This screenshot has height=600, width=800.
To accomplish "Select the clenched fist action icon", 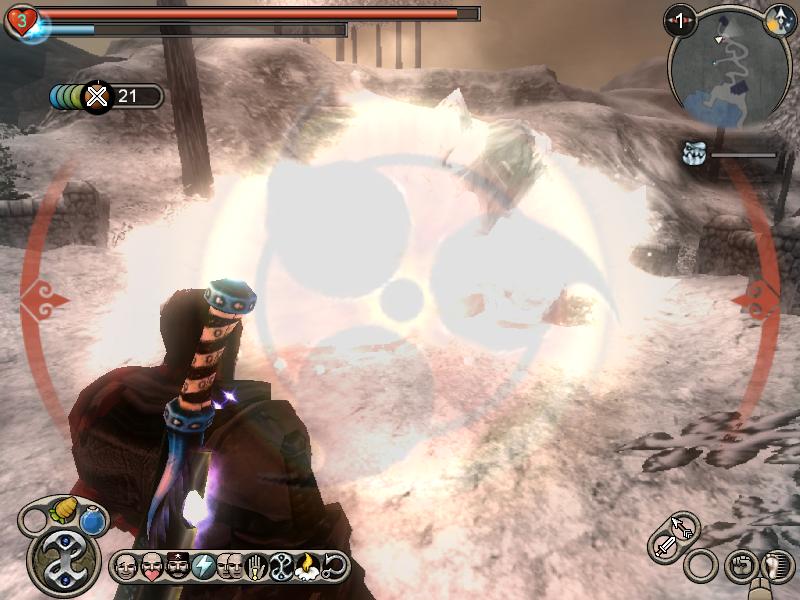I will [741, 566].
